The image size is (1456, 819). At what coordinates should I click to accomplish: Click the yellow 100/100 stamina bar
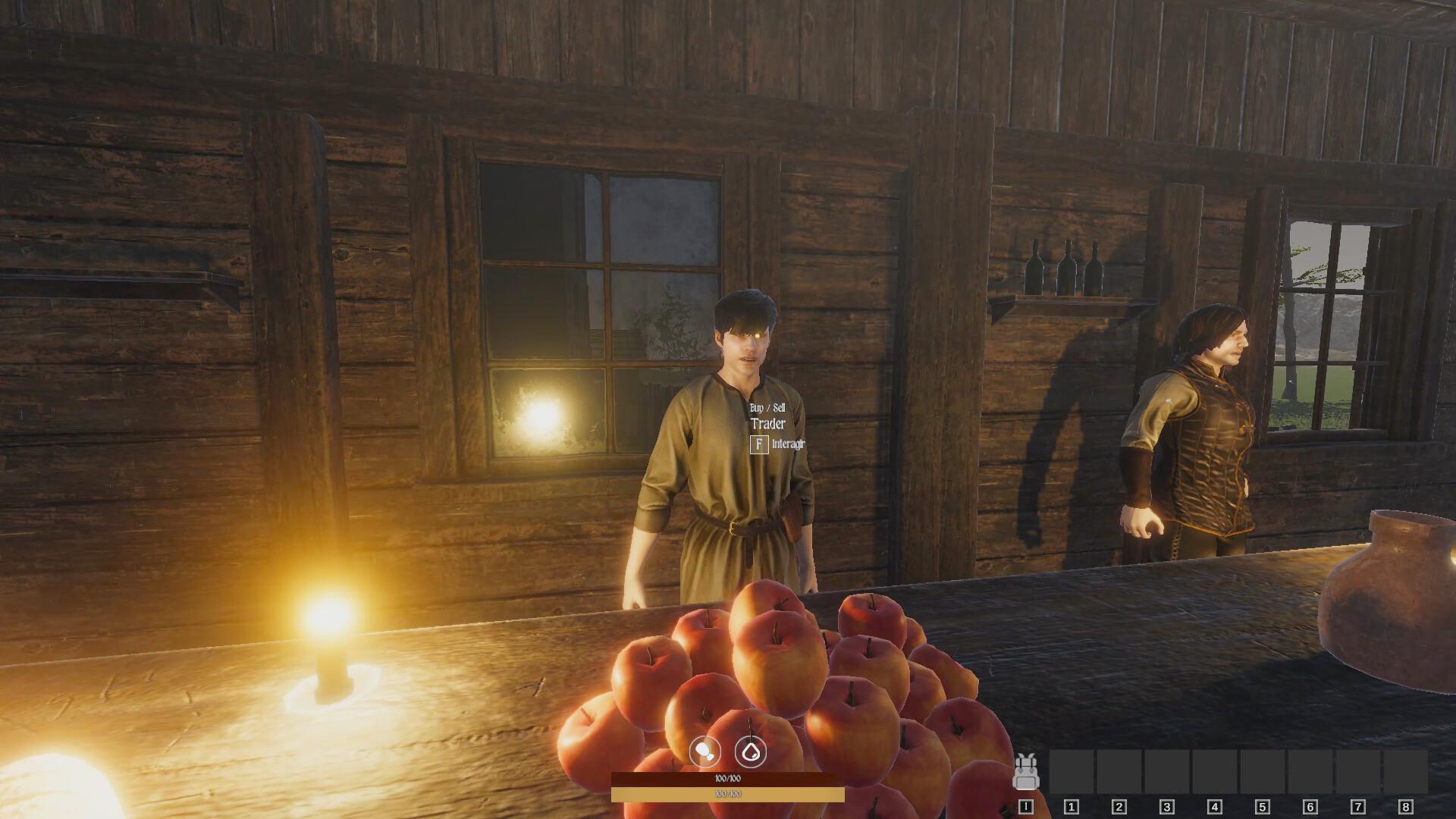[726, 794]
